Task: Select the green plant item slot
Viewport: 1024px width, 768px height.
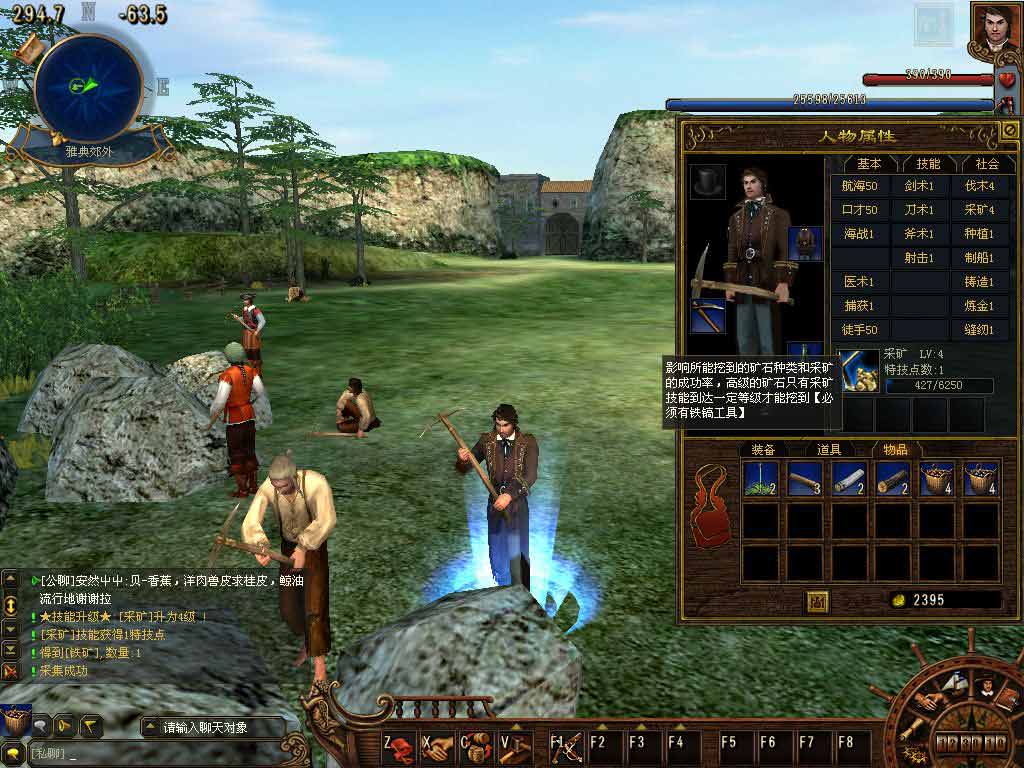Action: click(761, 479)
